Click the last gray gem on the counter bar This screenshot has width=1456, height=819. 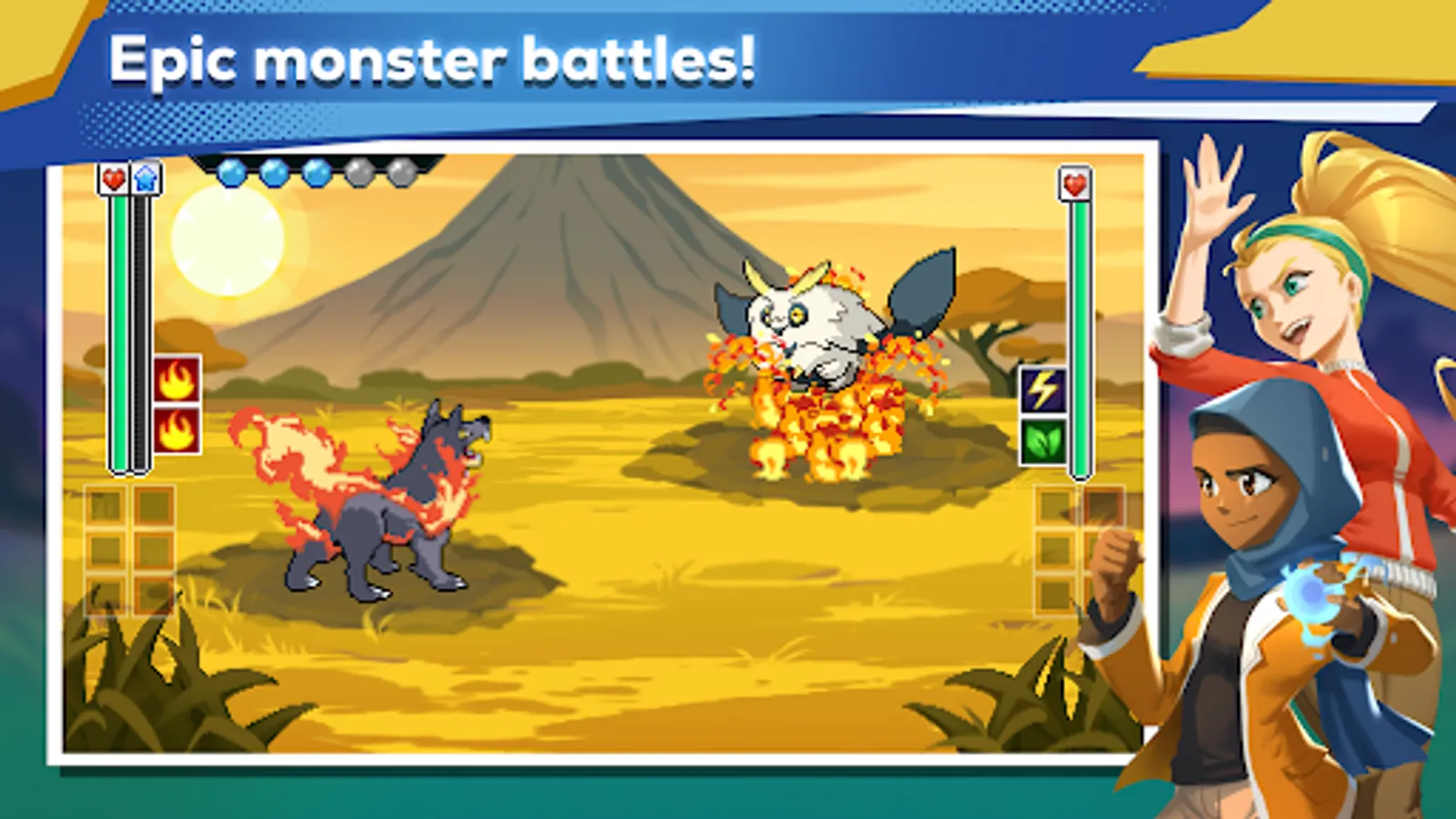pyautogui.click(x=403, y=173)
